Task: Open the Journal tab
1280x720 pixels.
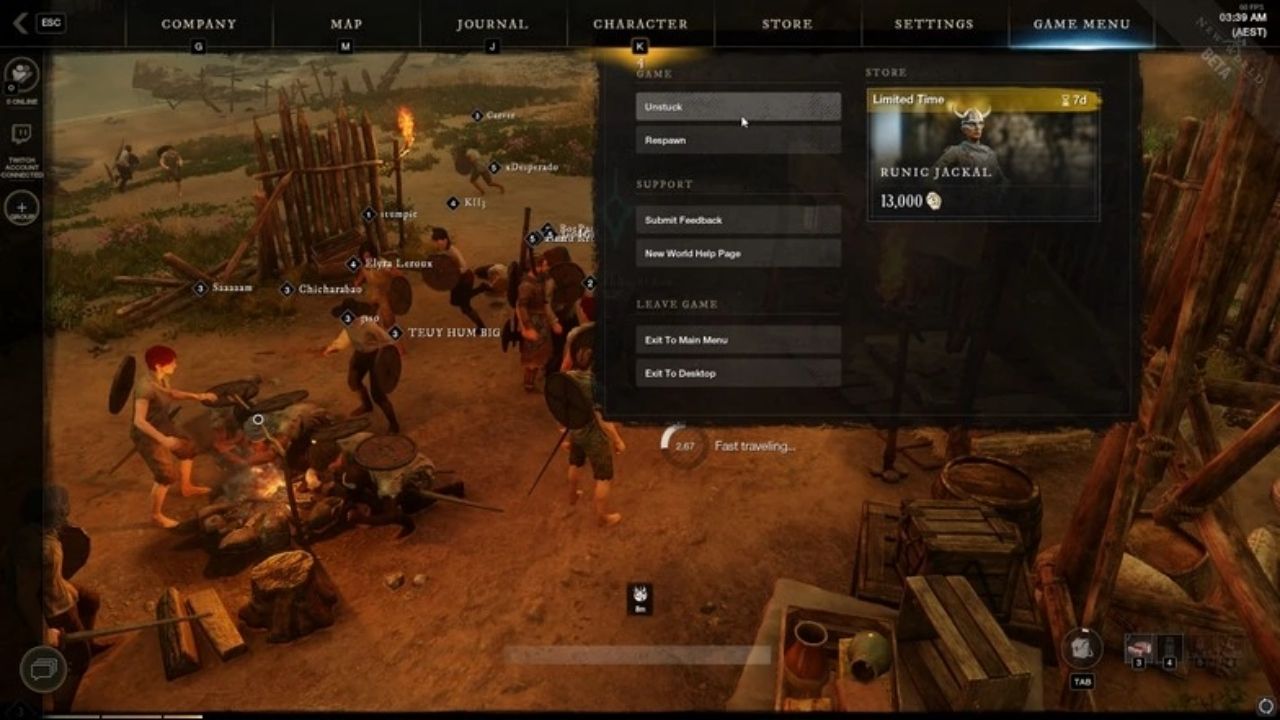Action: tap(492, 24)
